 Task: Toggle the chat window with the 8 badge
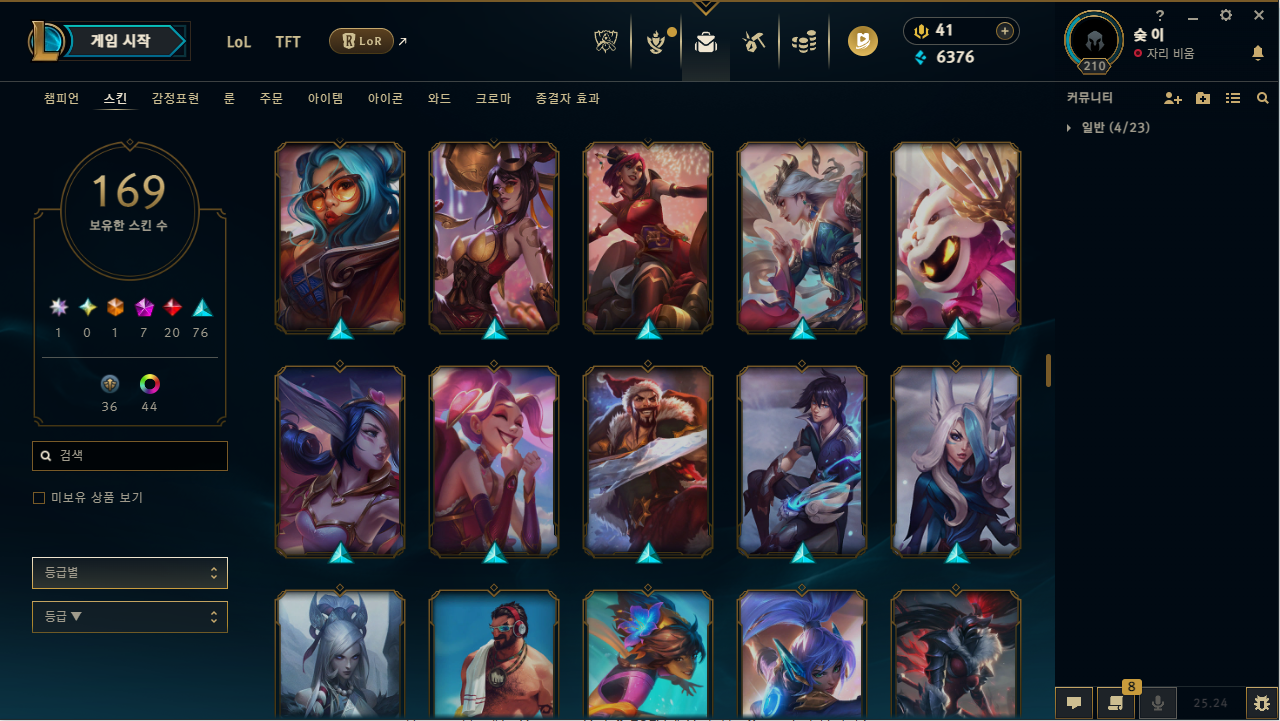[1116, 703]
